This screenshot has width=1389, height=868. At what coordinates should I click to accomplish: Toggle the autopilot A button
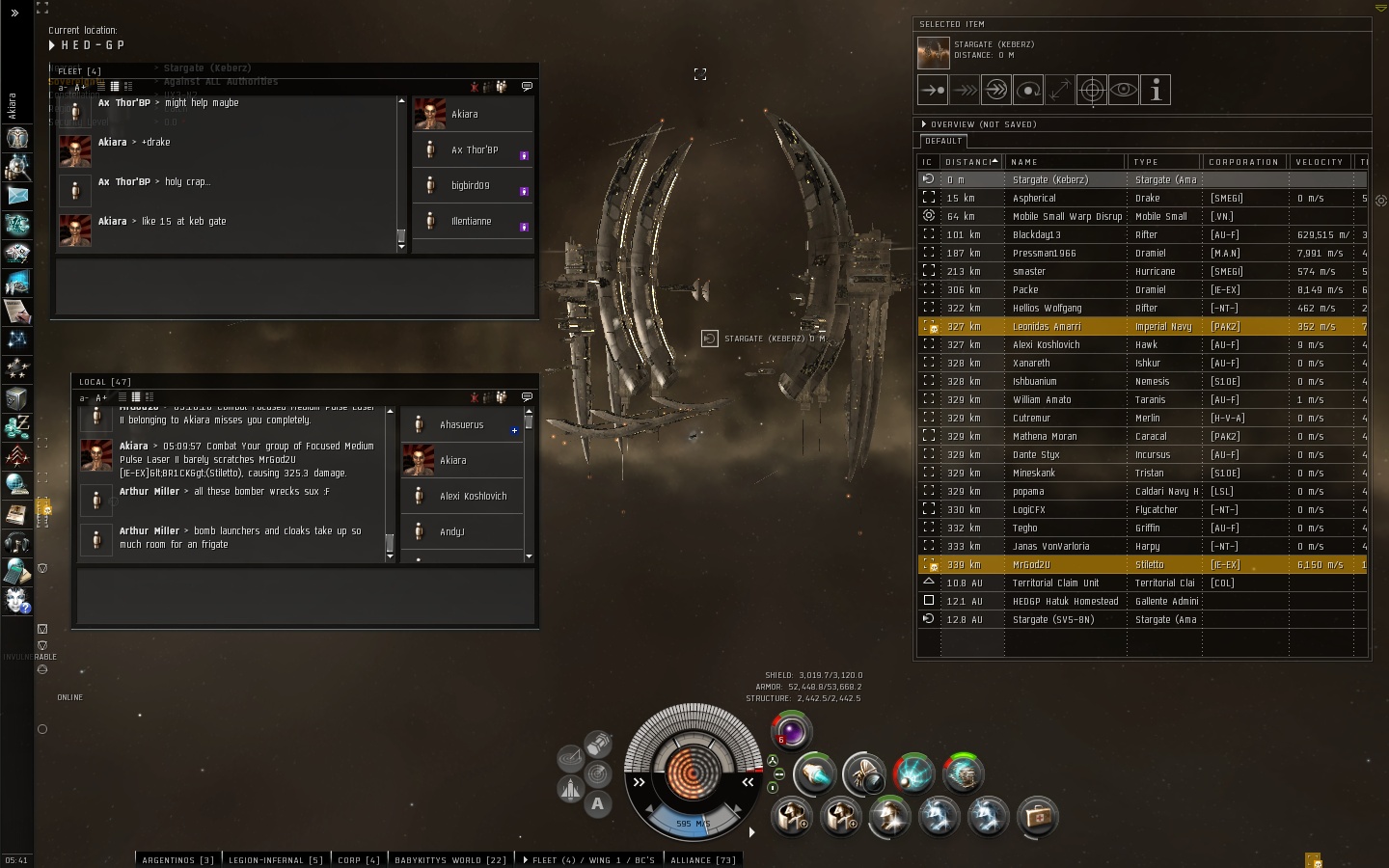598,804
